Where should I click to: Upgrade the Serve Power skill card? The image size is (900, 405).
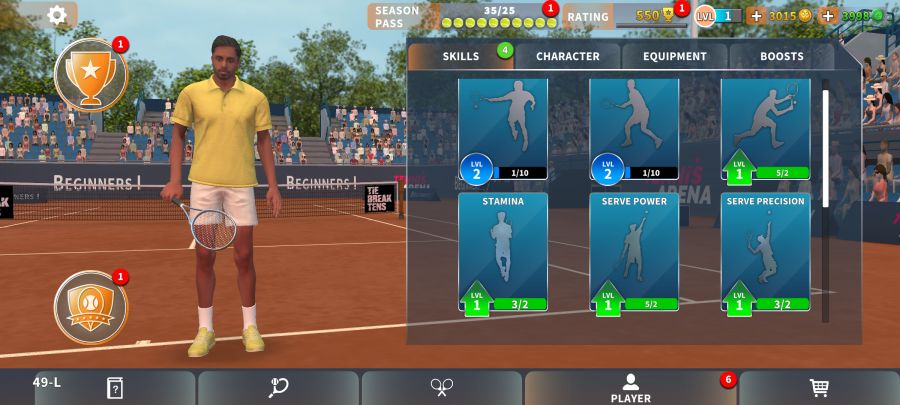634,252
